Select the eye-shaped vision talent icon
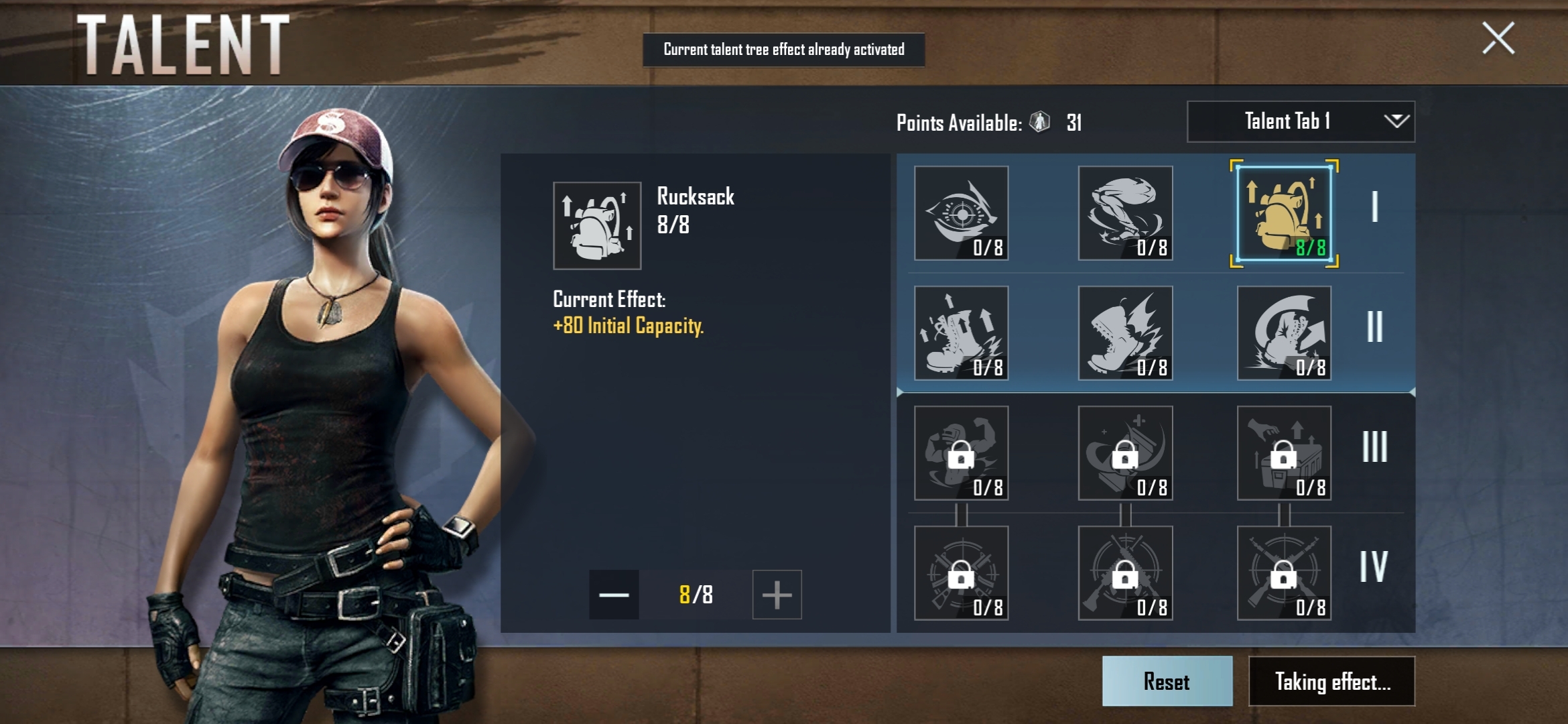Viewport: 1568px width, 724px height. pyautogui.click(x=961, y=213)
